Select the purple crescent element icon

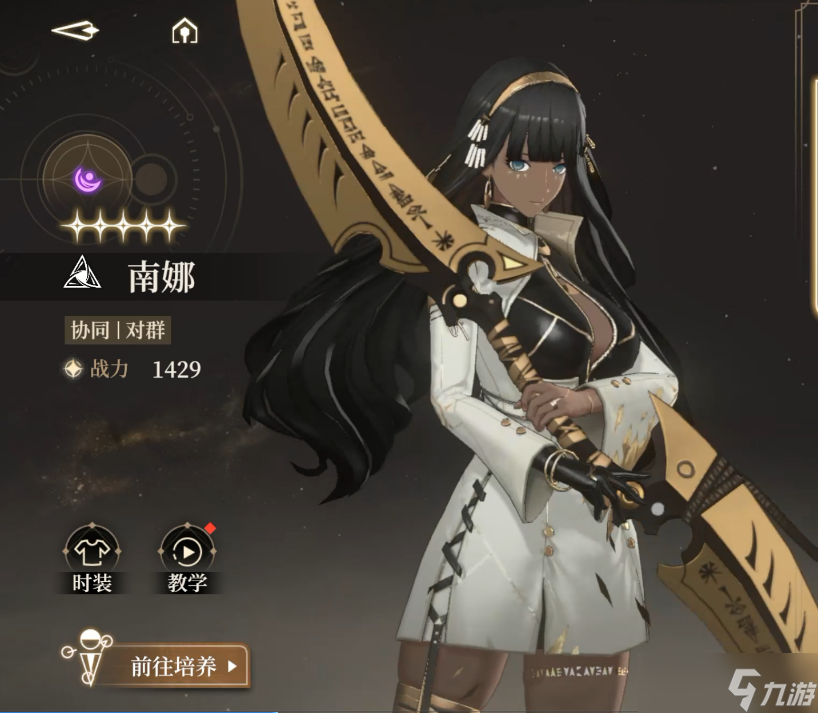pyautogui.click(x=88, y=180)
